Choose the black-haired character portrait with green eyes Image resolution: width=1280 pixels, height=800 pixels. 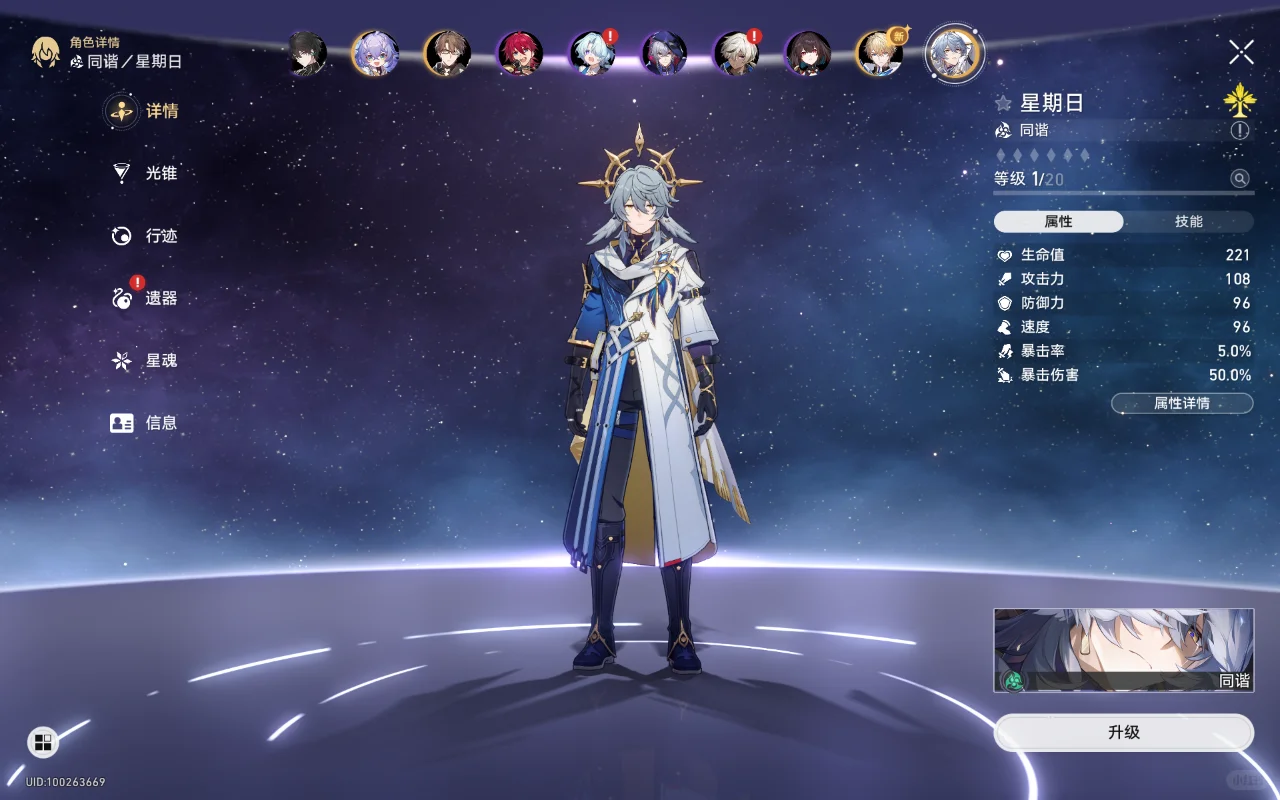pos(307,53)
